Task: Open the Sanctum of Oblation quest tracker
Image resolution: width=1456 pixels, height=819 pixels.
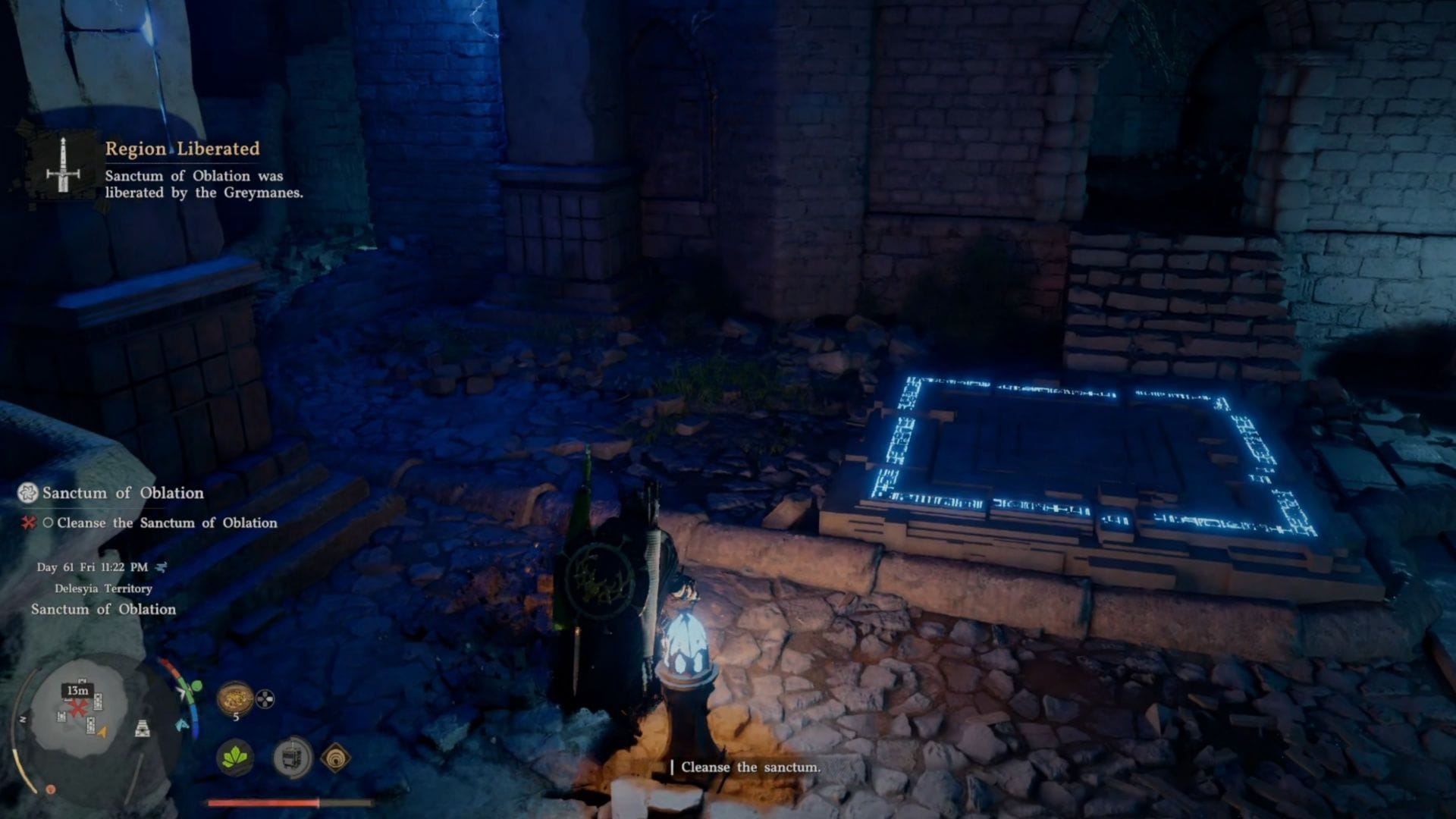Action: [122, 493]
